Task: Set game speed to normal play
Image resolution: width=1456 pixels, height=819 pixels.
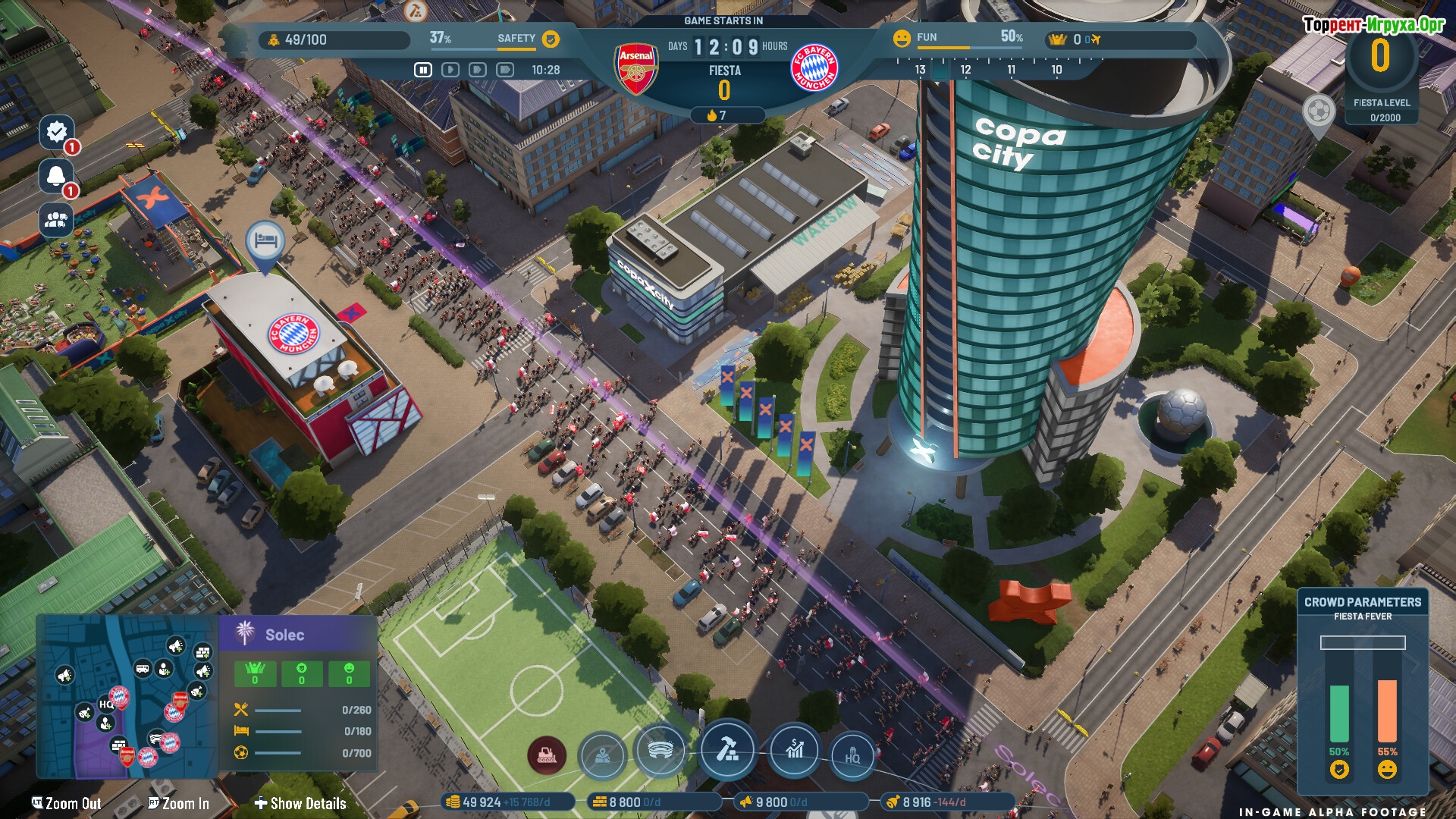Action: pyautogui.click(x=450, y=70)
